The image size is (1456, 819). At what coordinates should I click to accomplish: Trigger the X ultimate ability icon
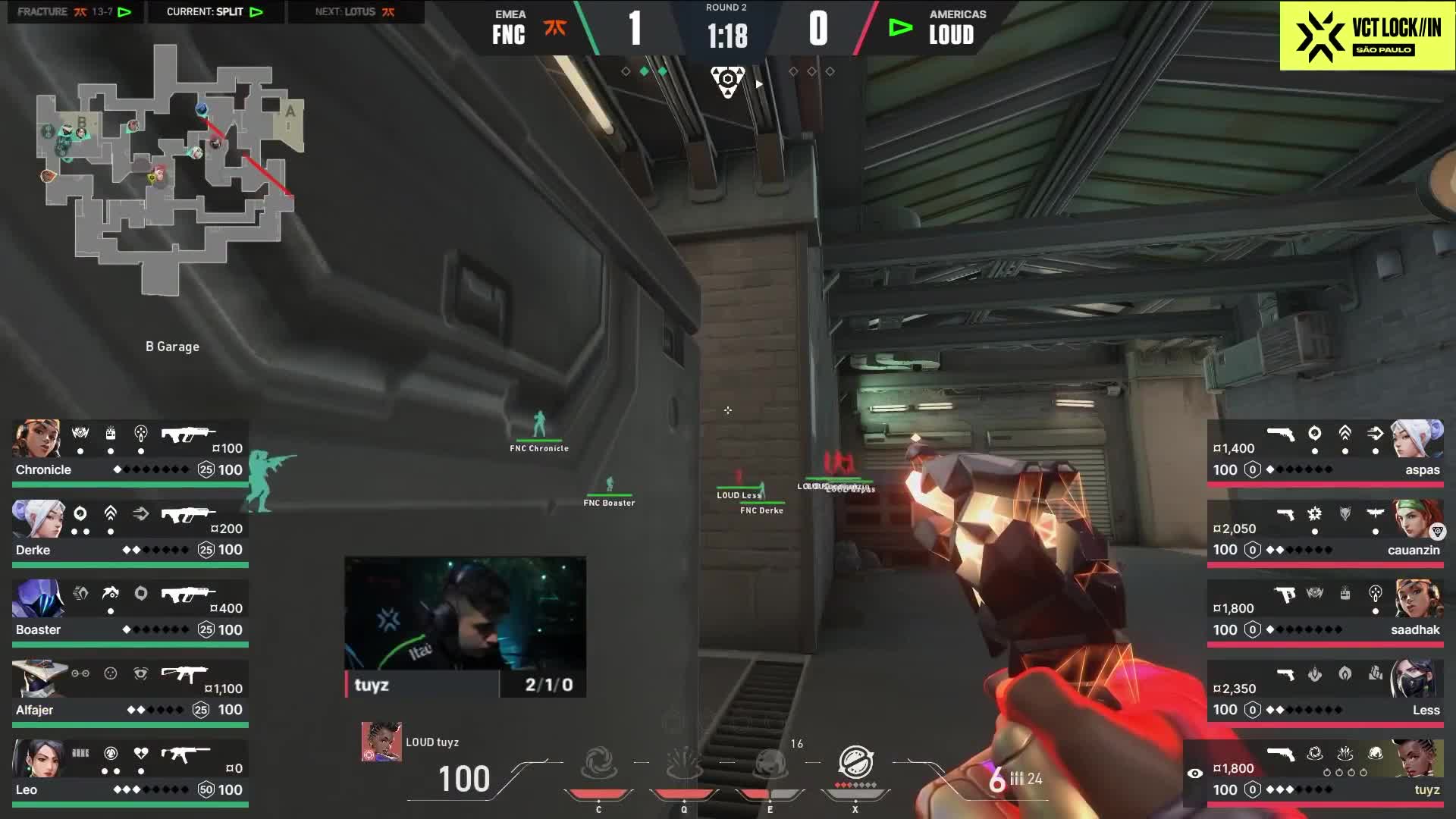click(x=855, y=763)
